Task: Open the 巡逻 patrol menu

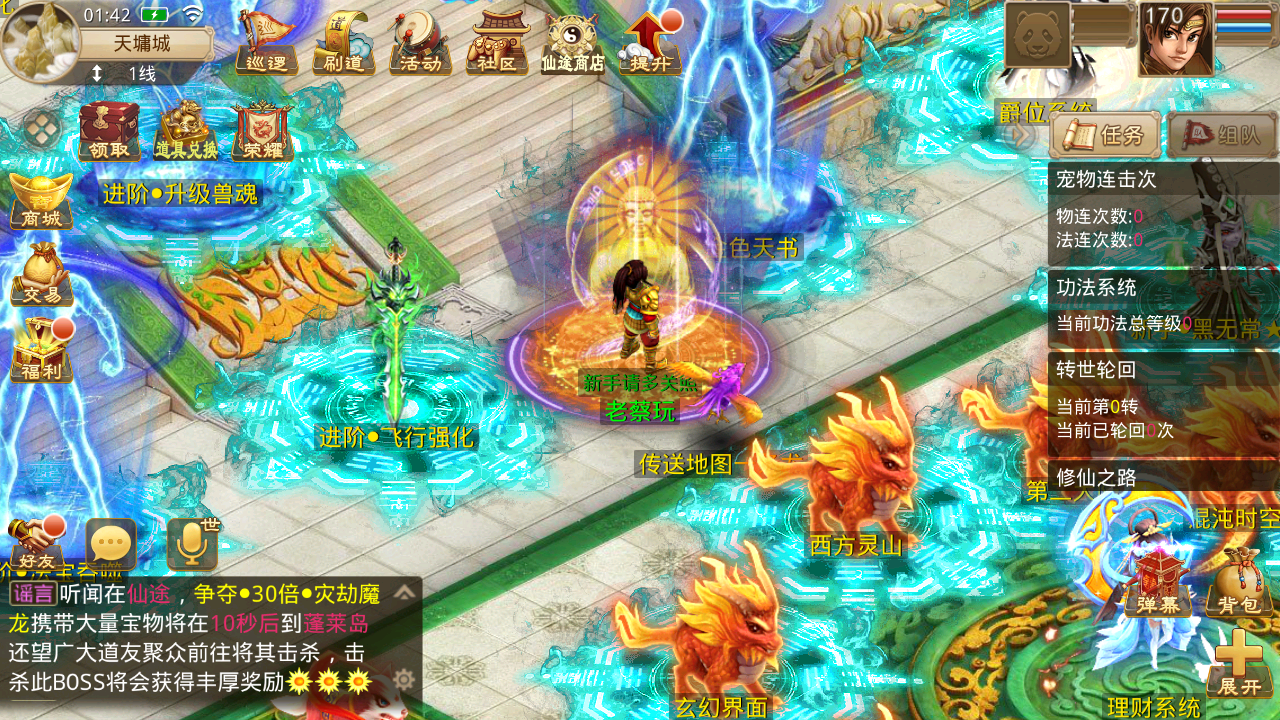Action: coord(266,44)
